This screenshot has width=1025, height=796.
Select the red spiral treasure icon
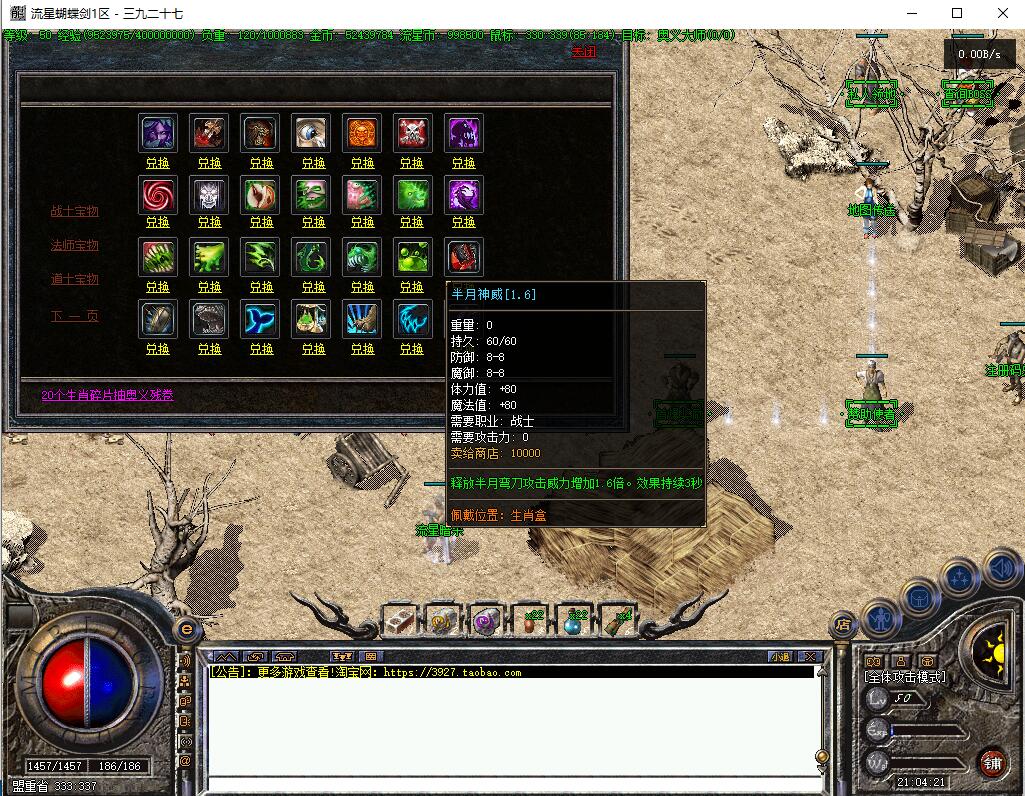point(158,194)
